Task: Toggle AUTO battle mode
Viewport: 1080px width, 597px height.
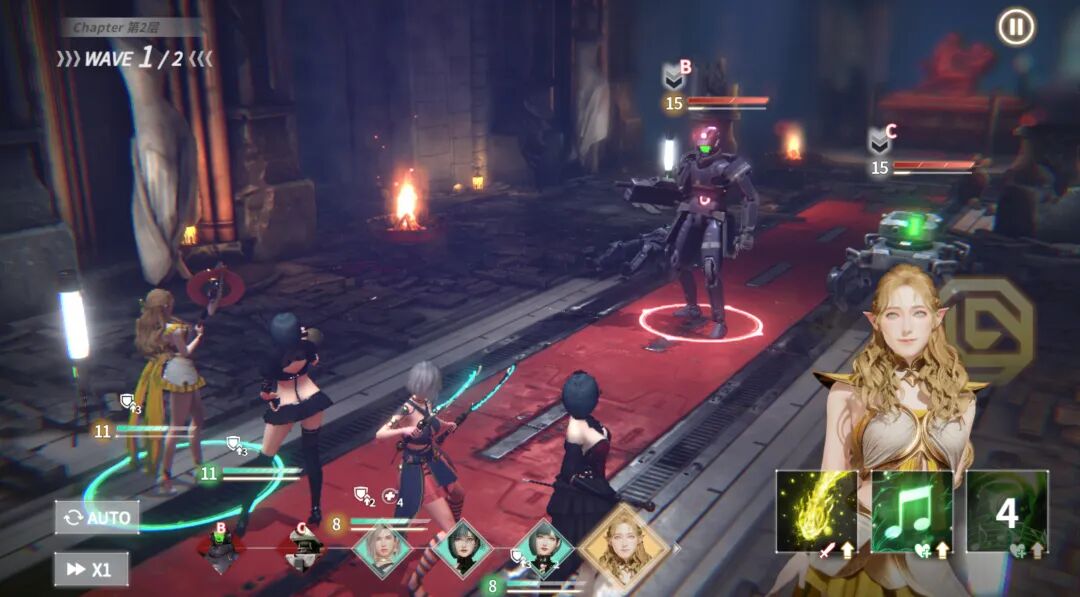Action: 97,517
